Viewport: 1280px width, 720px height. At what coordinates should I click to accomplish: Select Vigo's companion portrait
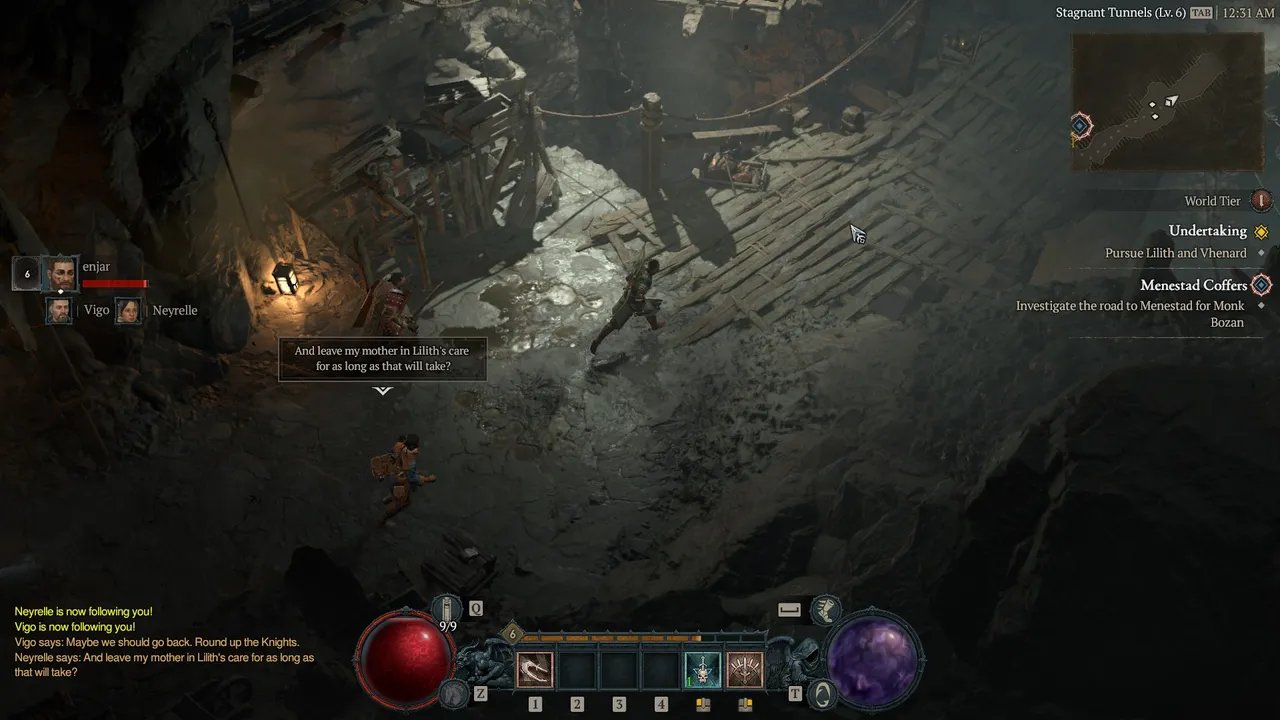point(59,310)
